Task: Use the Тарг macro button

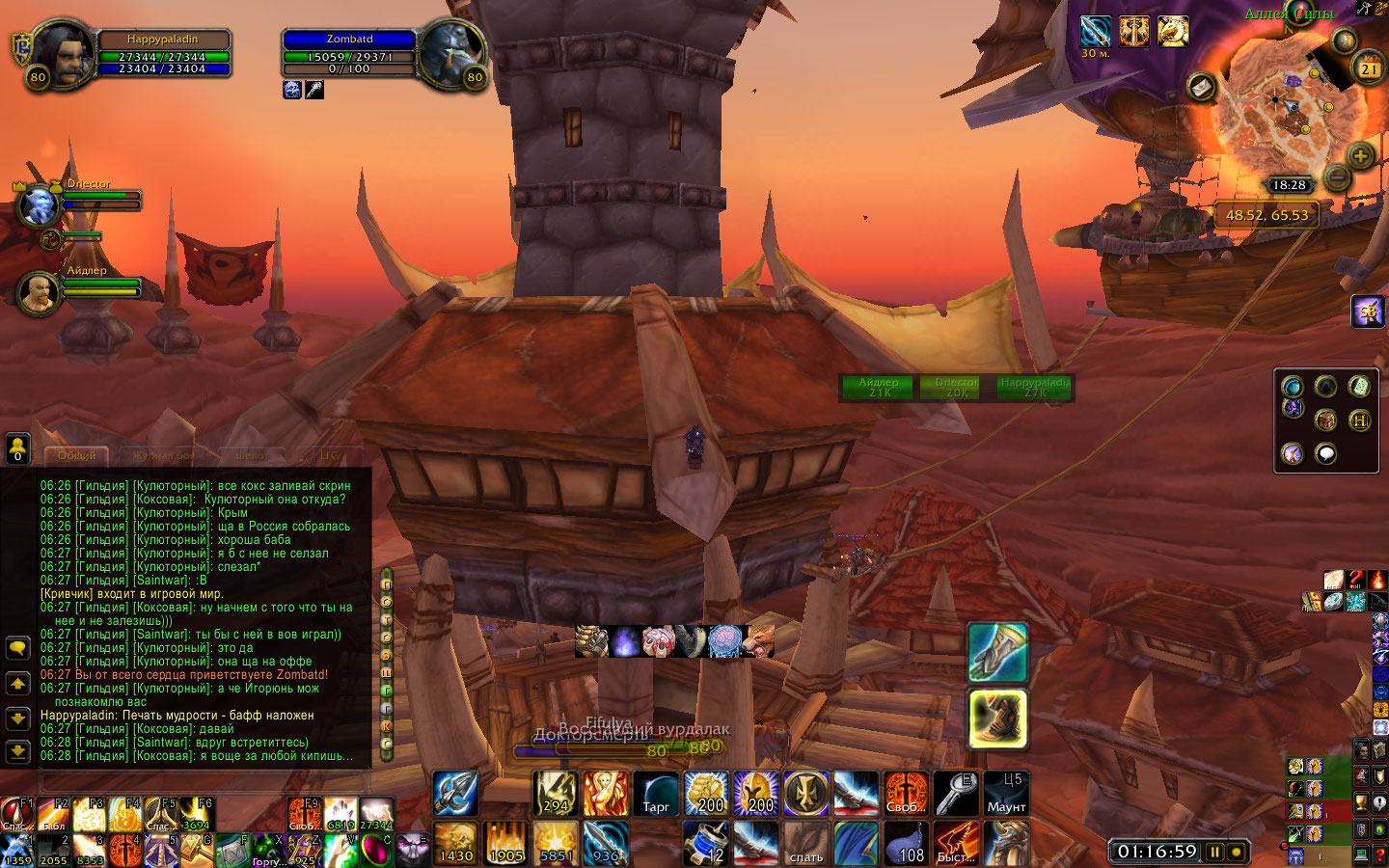Action: pyautogui.click(x=656, y=794)
